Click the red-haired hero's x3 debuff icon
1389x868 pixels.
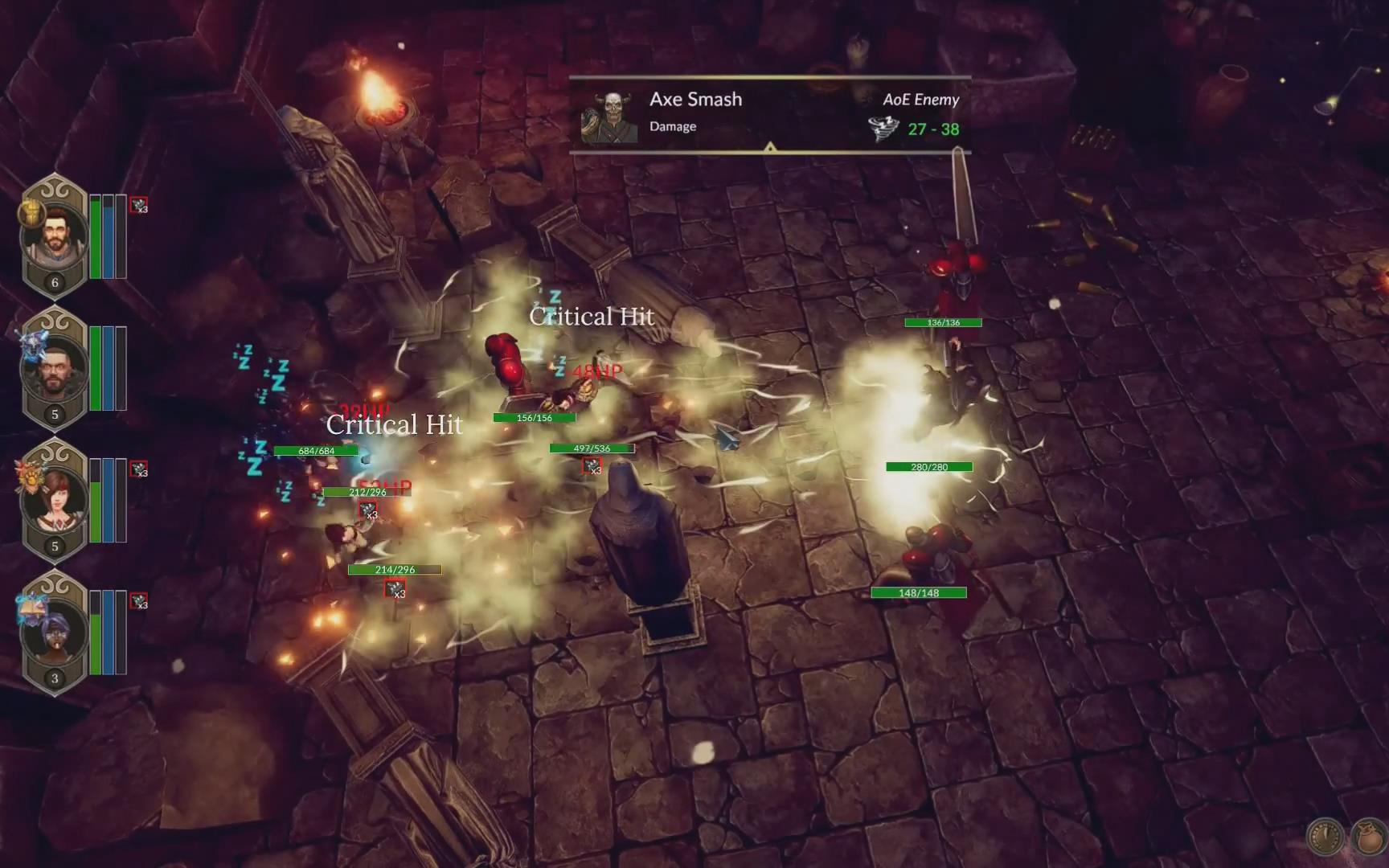[x=139, y=469]
